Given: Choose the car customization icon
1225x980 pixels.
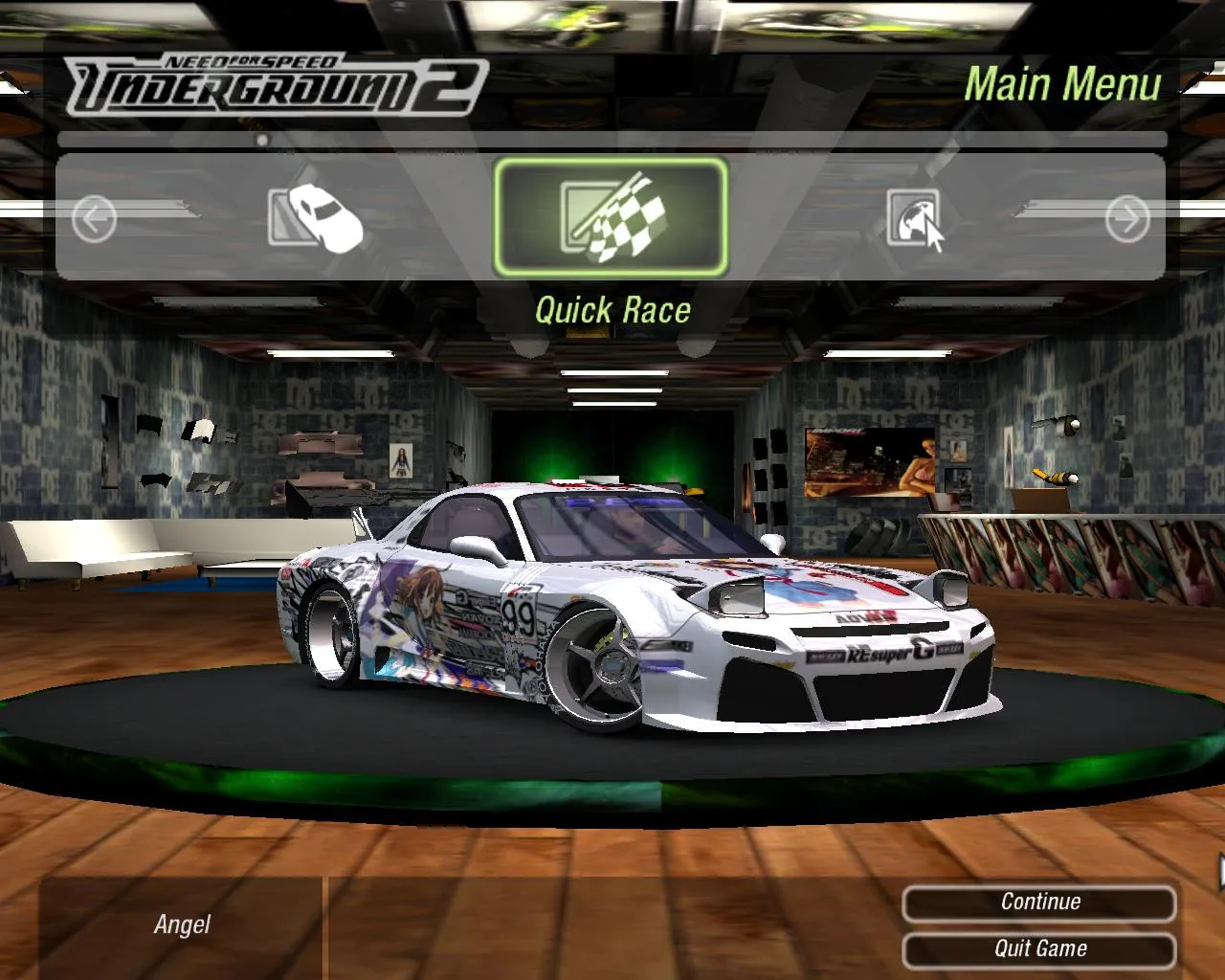Looking at the screenshot, I should 315,217.
